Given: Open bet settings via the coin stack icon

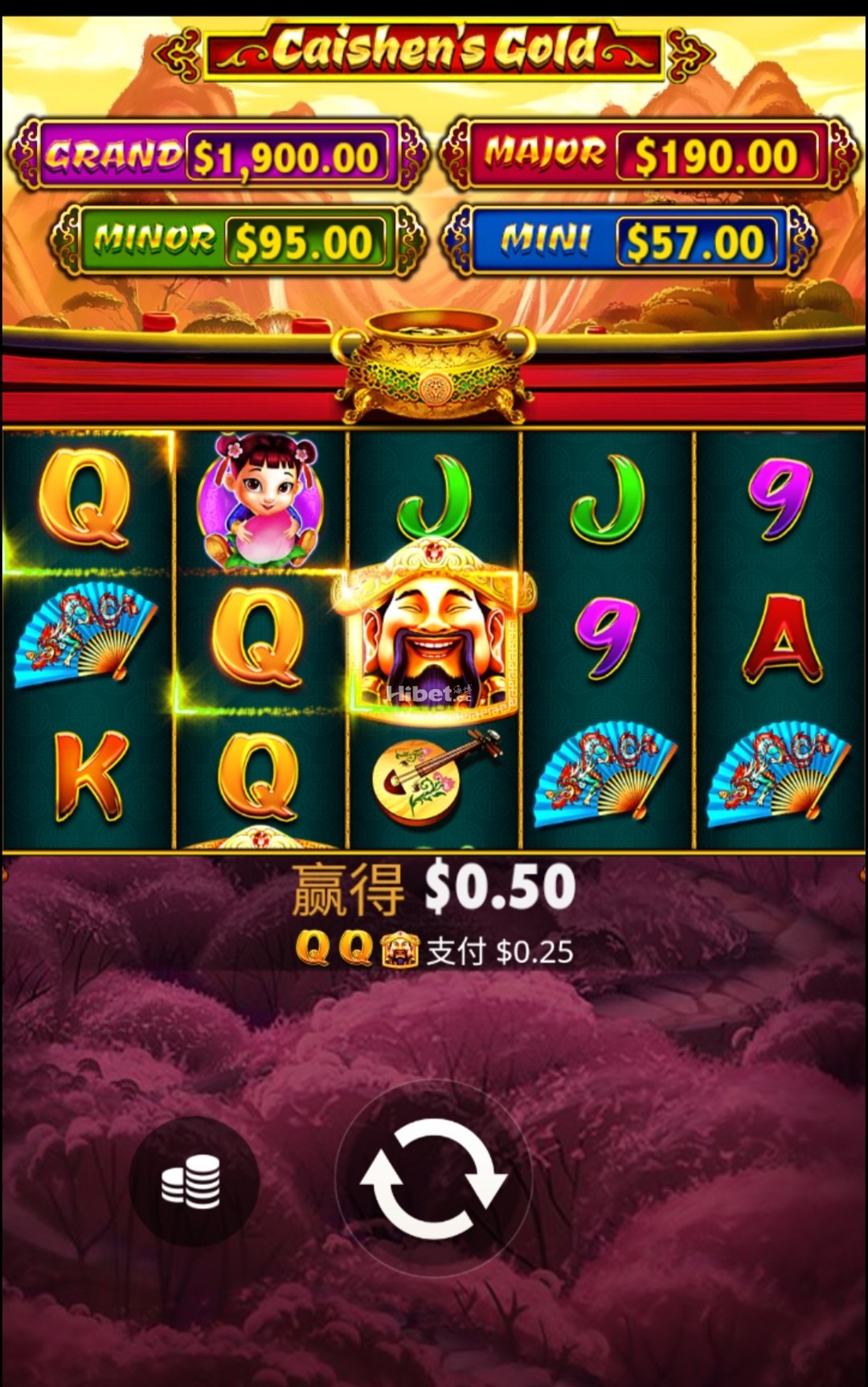Looking at the screenshot, I should (193, 1180).
